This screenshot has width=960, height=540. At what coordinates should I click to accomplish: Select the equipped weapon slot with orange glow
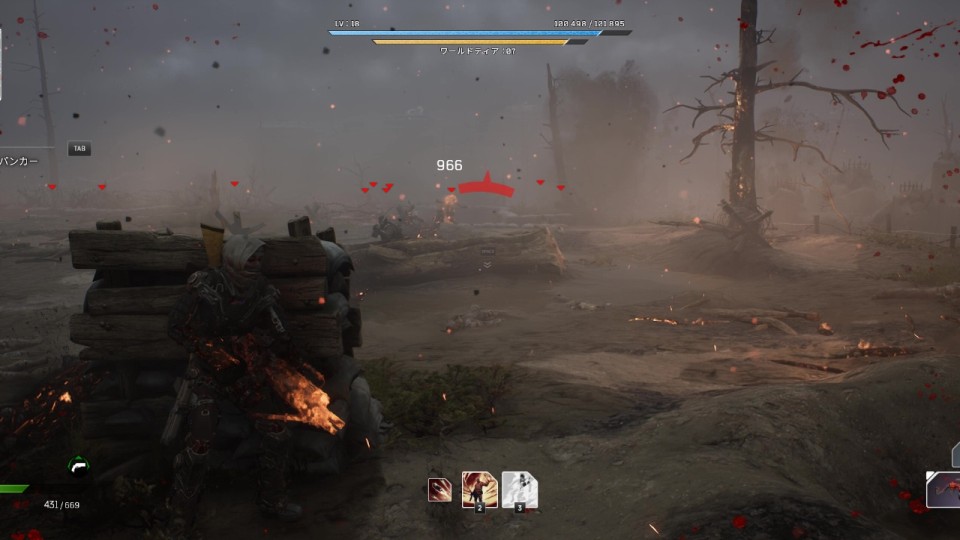943,490
